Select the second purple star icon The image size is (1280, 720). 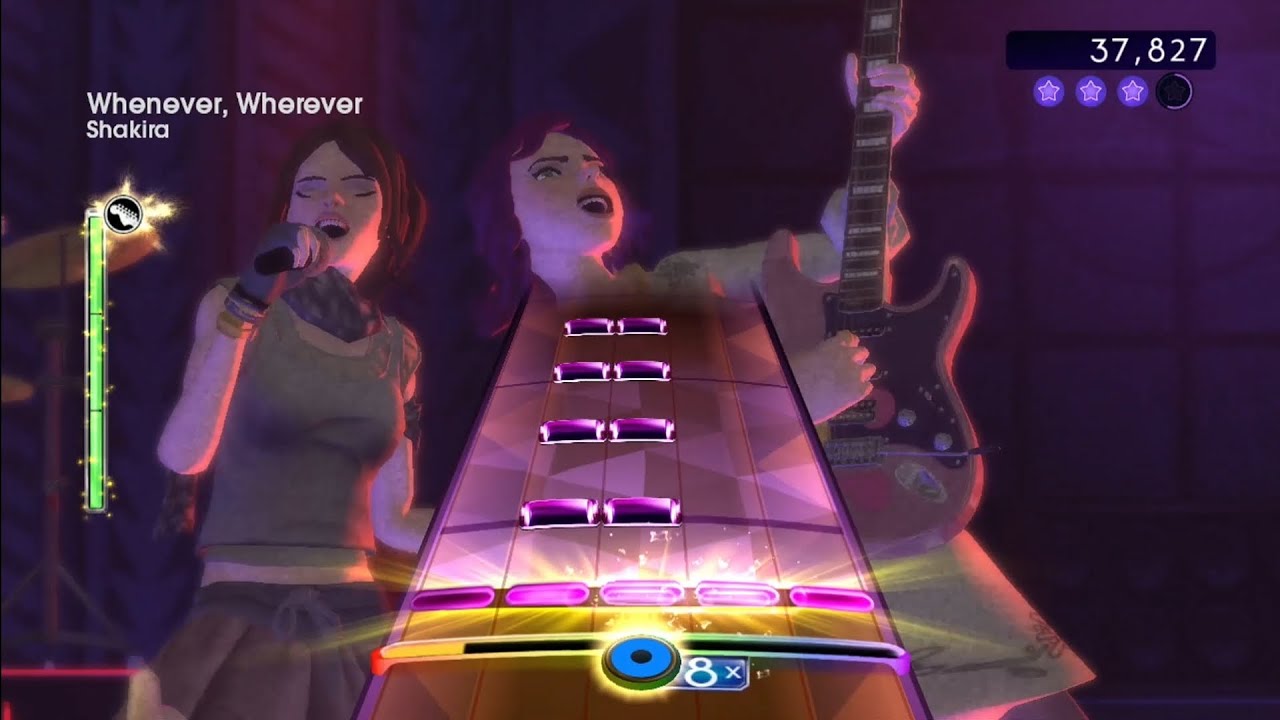(x=1088, y=91)
